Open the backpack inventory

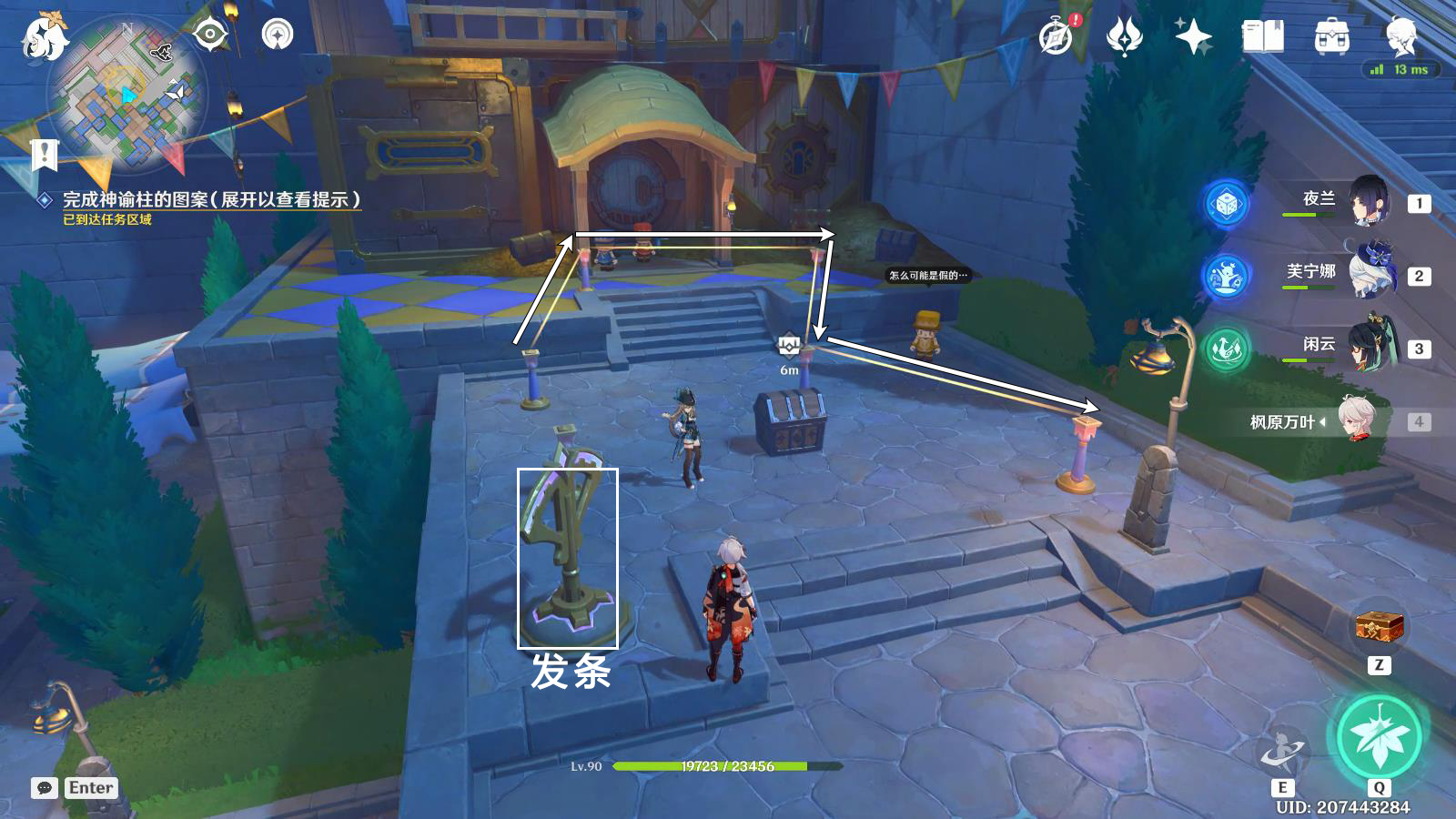(1331, 37)
